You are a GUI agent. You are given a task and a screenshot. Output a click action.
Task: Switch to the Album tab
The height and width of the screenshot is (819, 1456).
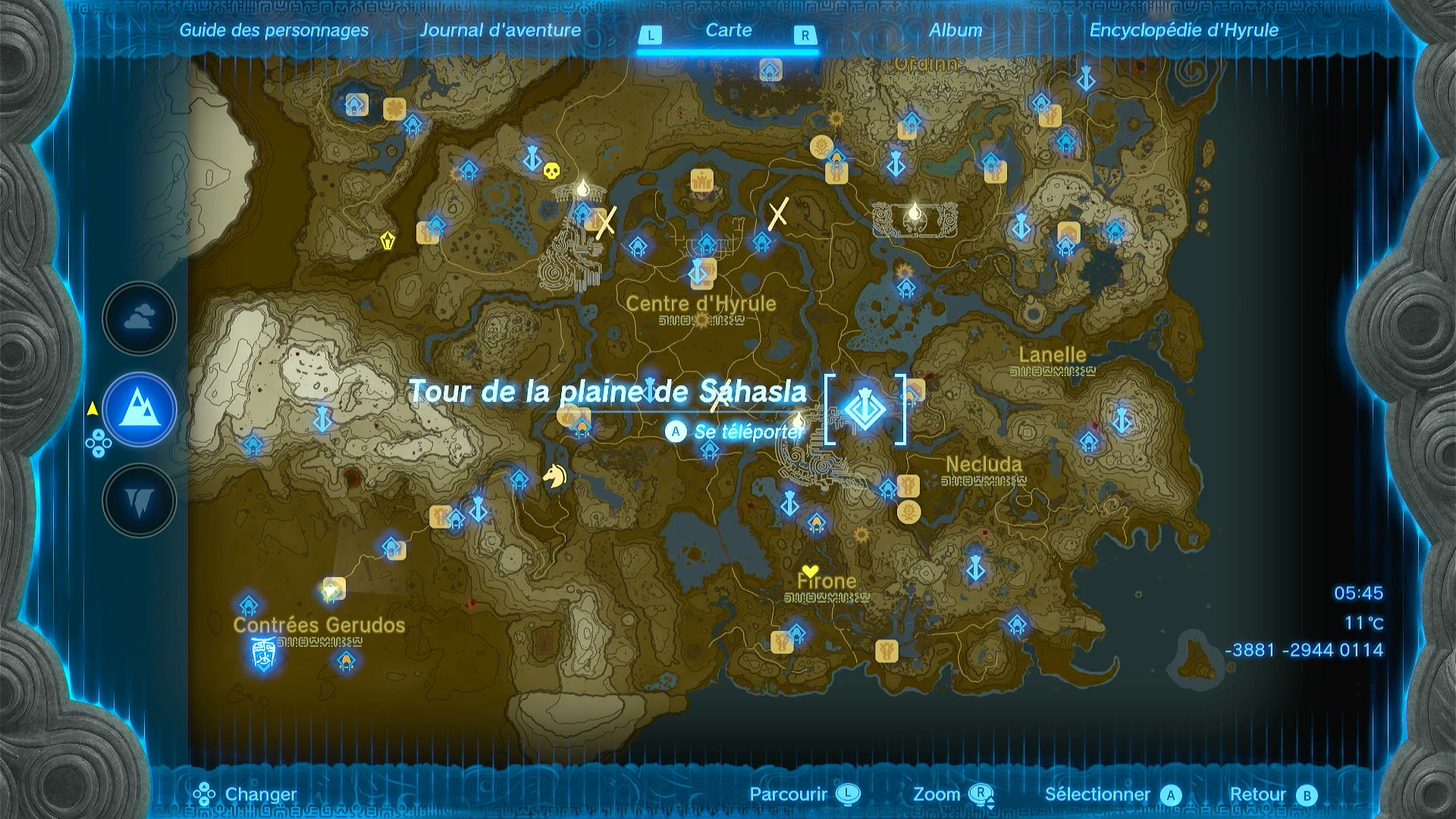955,30
